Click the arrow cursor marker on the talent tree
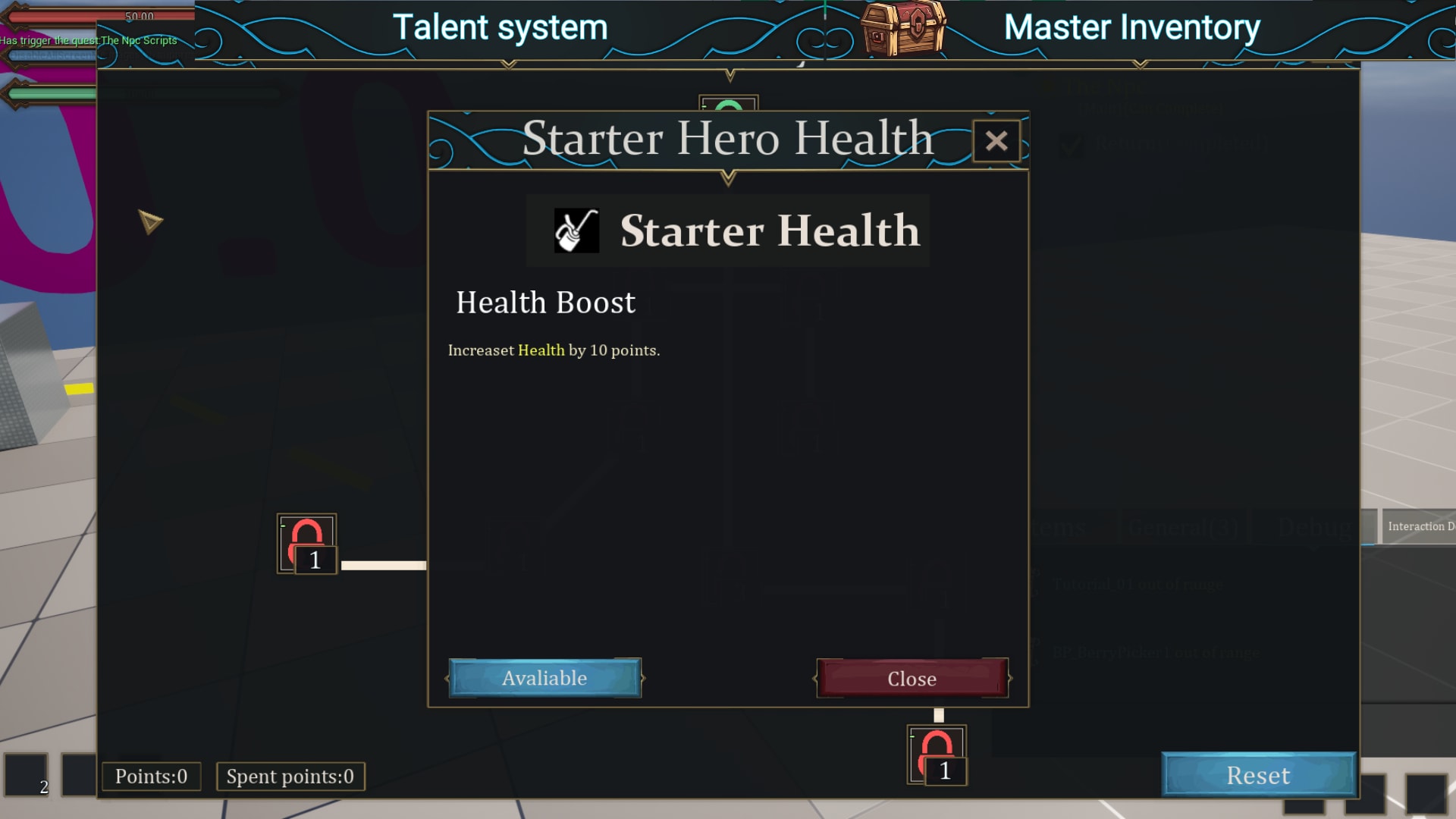Image resolution: width=1456 pixels, height=819 pixels. tap(150, 221)
